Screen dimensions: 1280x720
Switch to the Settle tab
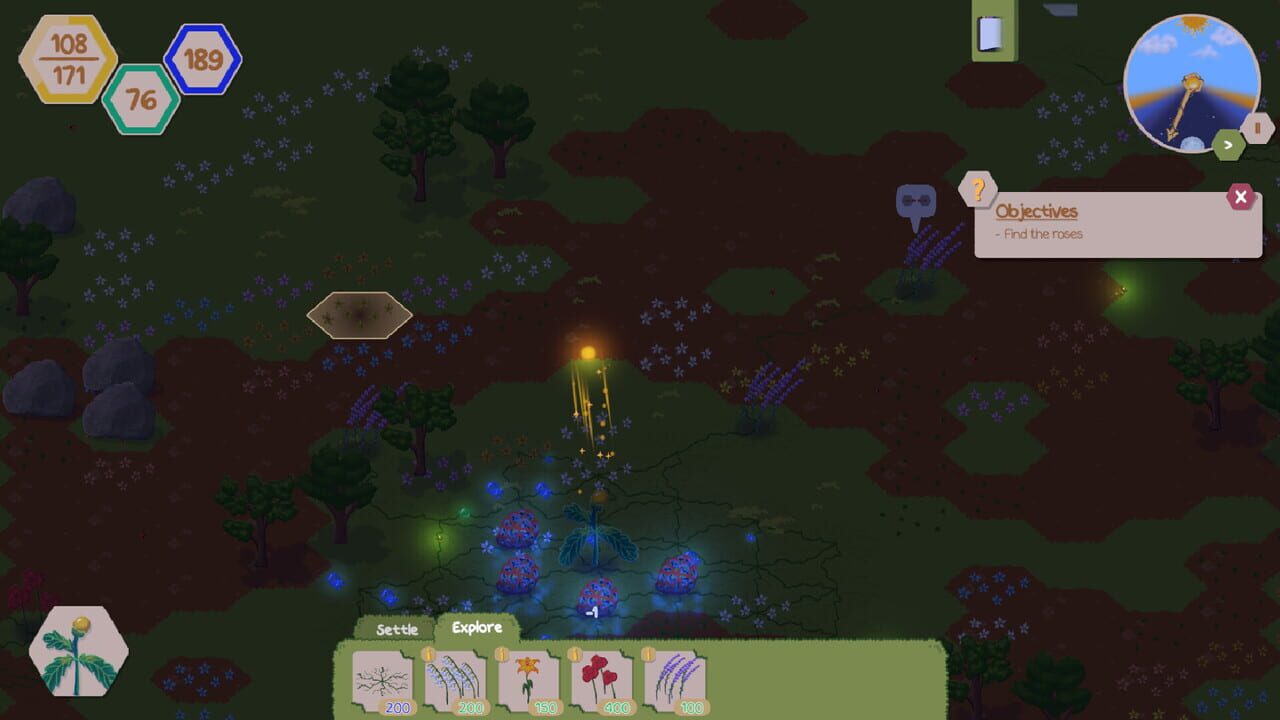click(x=397, y=629)
